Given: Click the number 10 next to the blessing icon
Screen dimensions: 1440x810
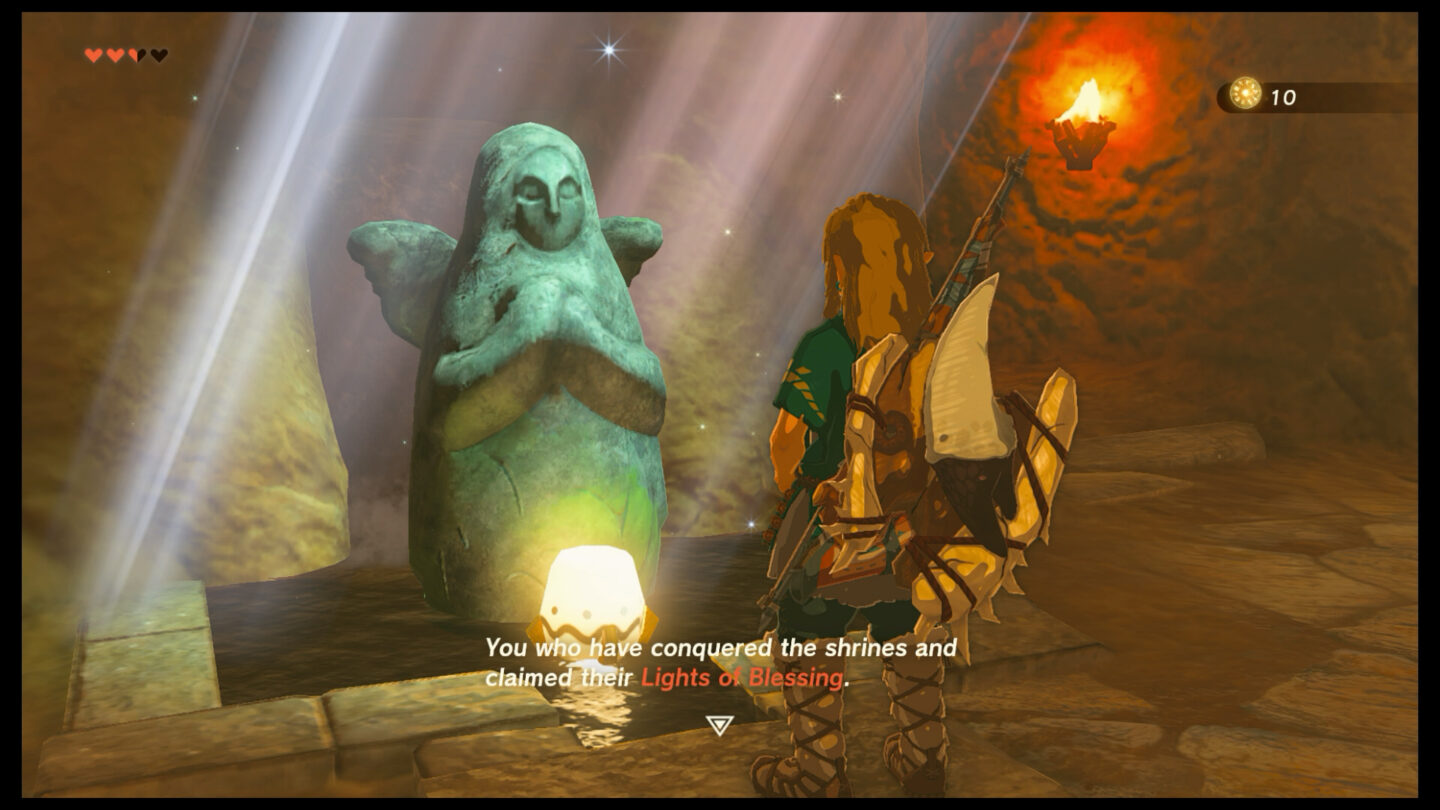Looking at the screenshot, I should click(x=1283, y=98).
